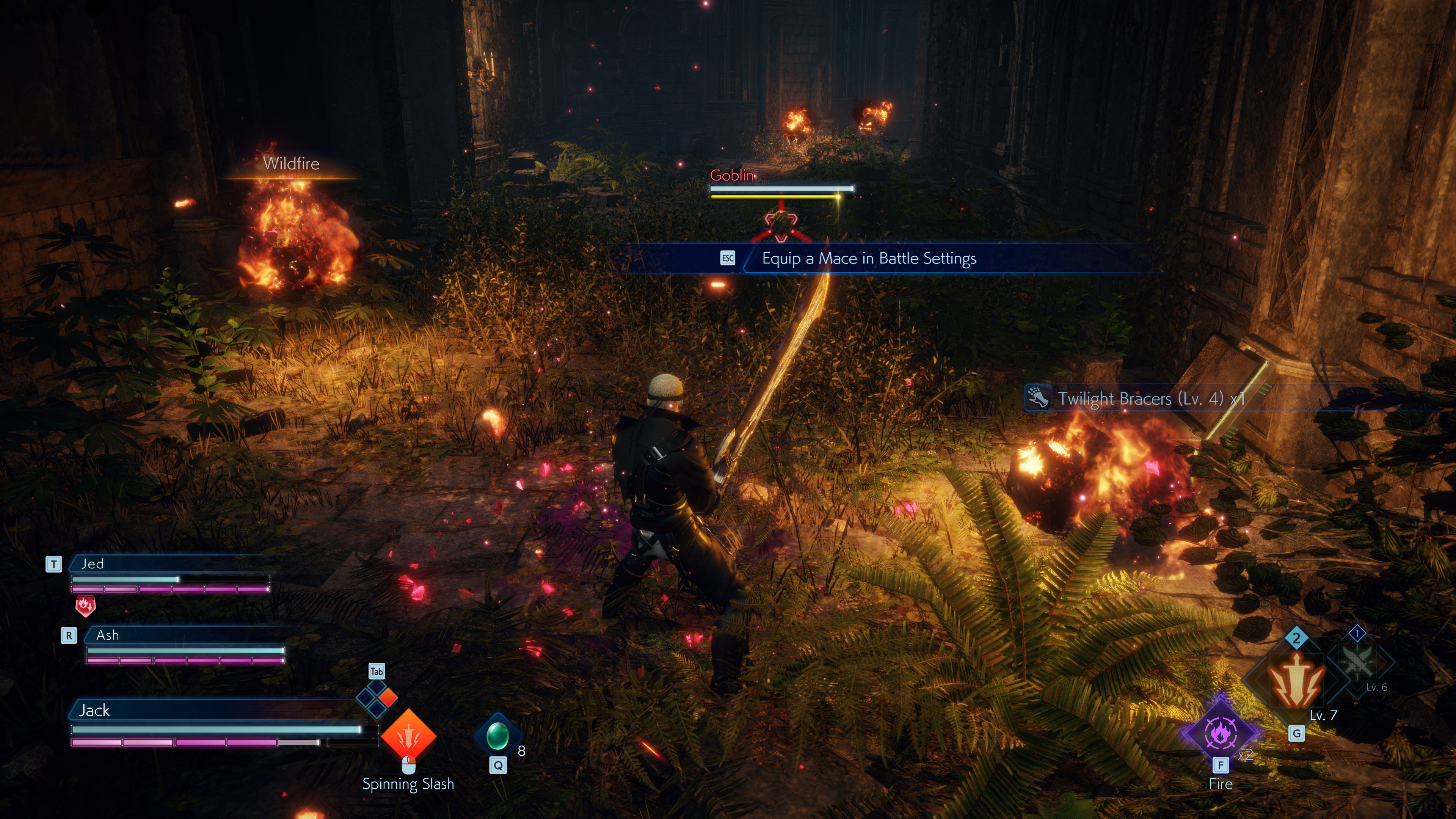Switch to the dimmed Lv. 6 job icon

pos(1358,661)
